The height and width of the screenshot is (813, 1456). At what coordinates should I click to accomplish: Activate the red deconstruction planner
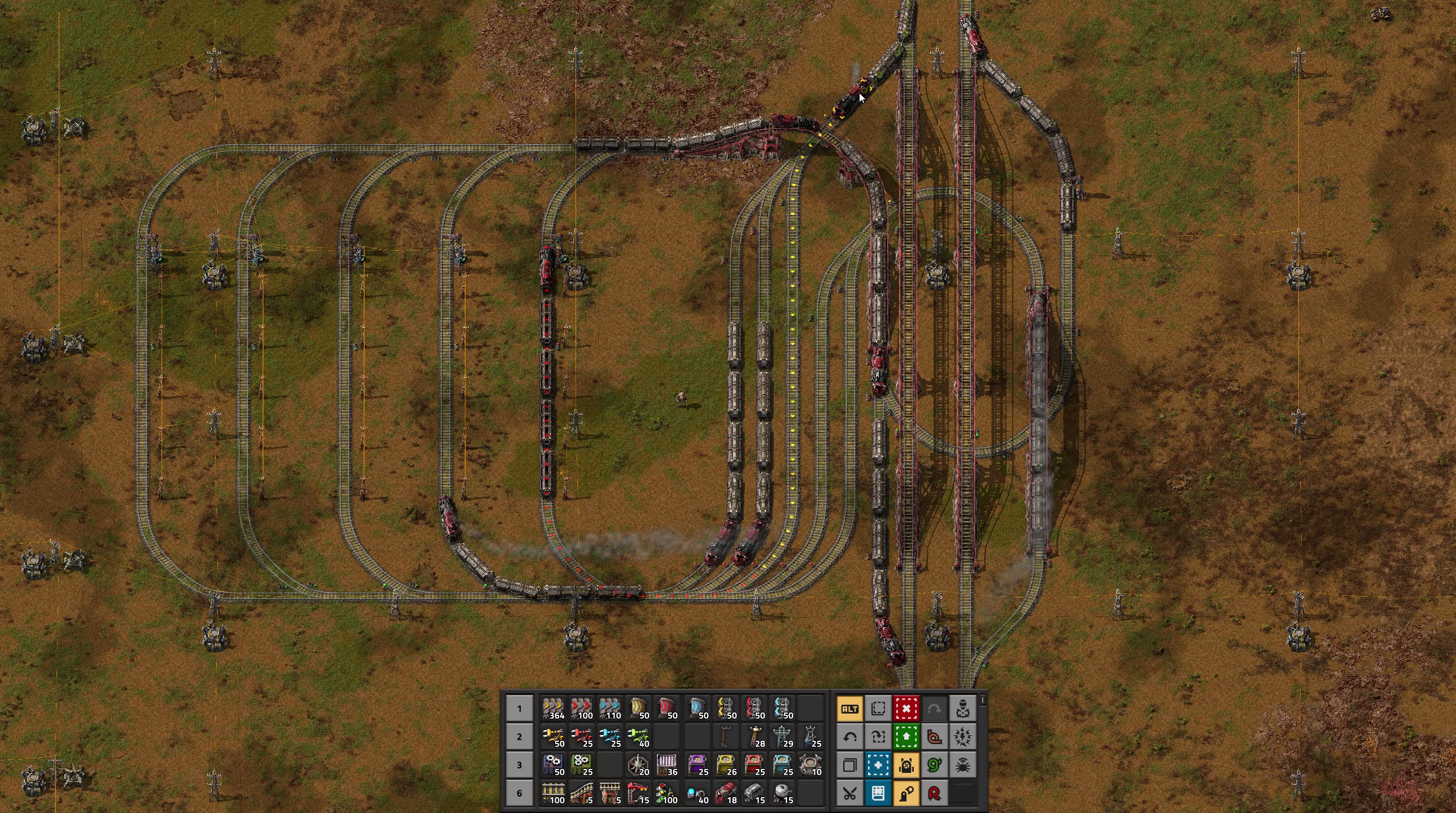coord(906,709)
